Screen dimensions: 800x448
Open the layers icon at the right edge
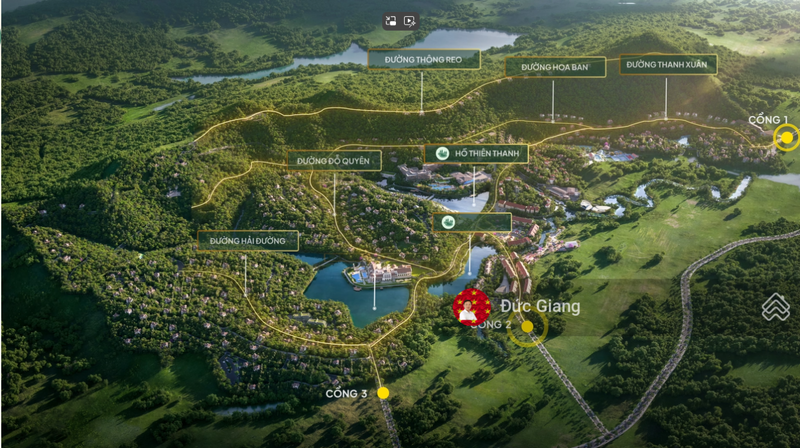(x=775, y=307)
